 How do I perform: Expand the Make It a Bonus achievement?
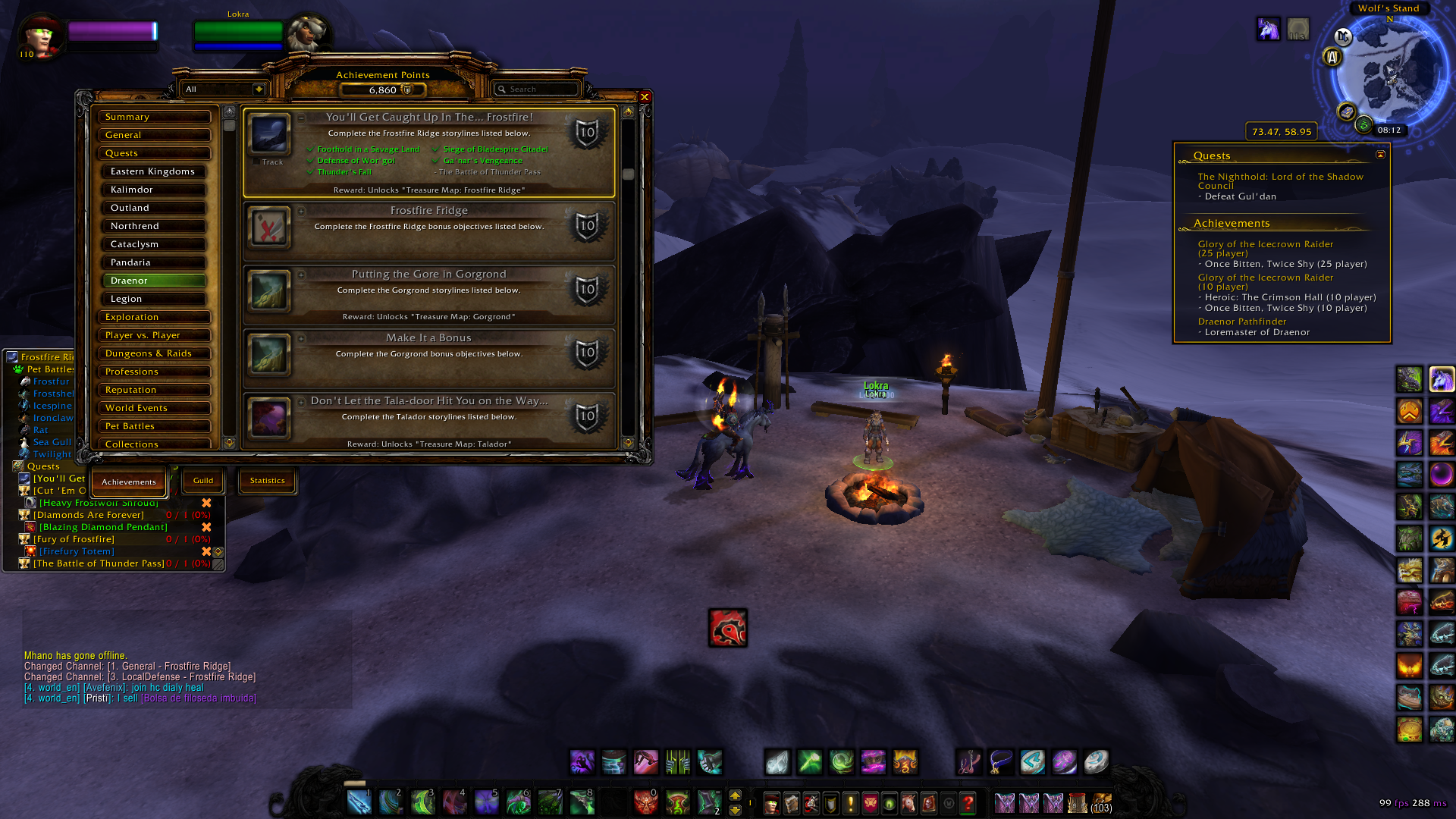coord(302,338)
